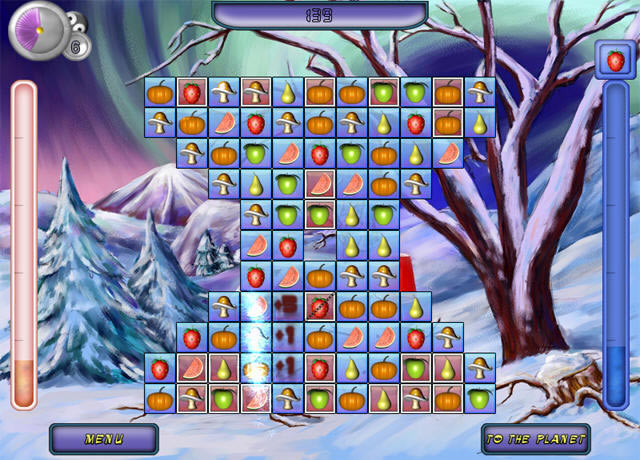Pick the strawberry tile in the third row
This screenshot has height=460, width=640.
click(x=319, y=154)
